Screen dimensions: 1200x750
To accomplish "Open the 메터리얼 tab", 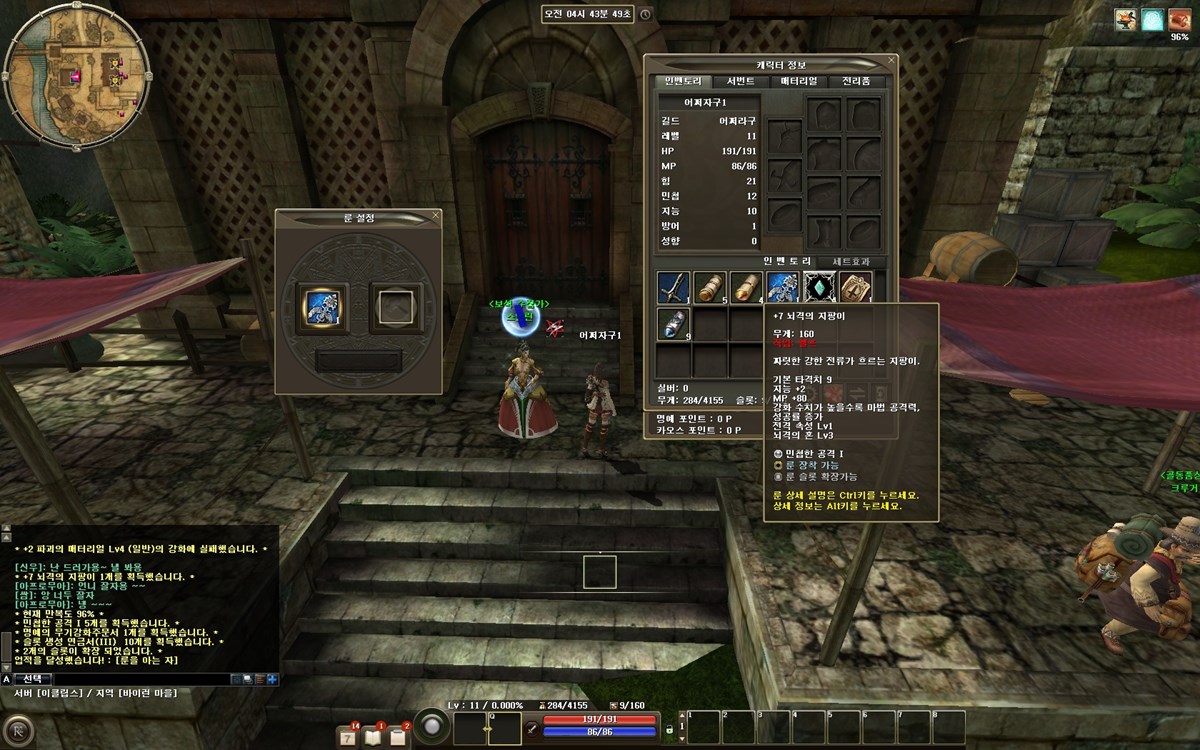I will (799, 81).
